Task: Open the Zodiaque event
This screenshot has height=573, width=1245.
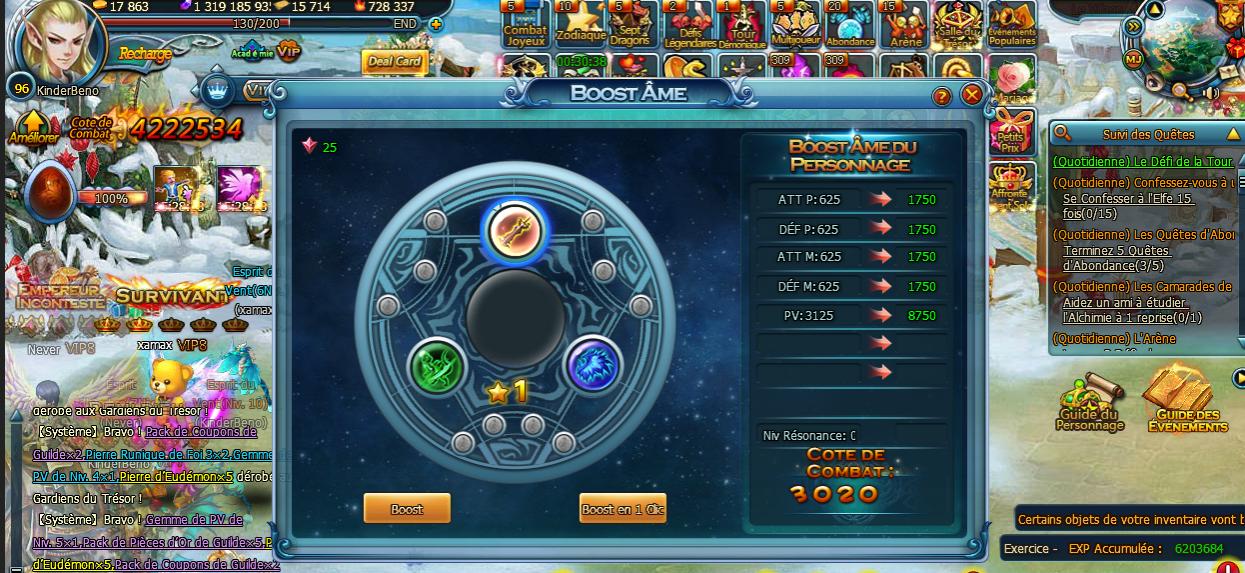Action: click(x=580, y=24)
